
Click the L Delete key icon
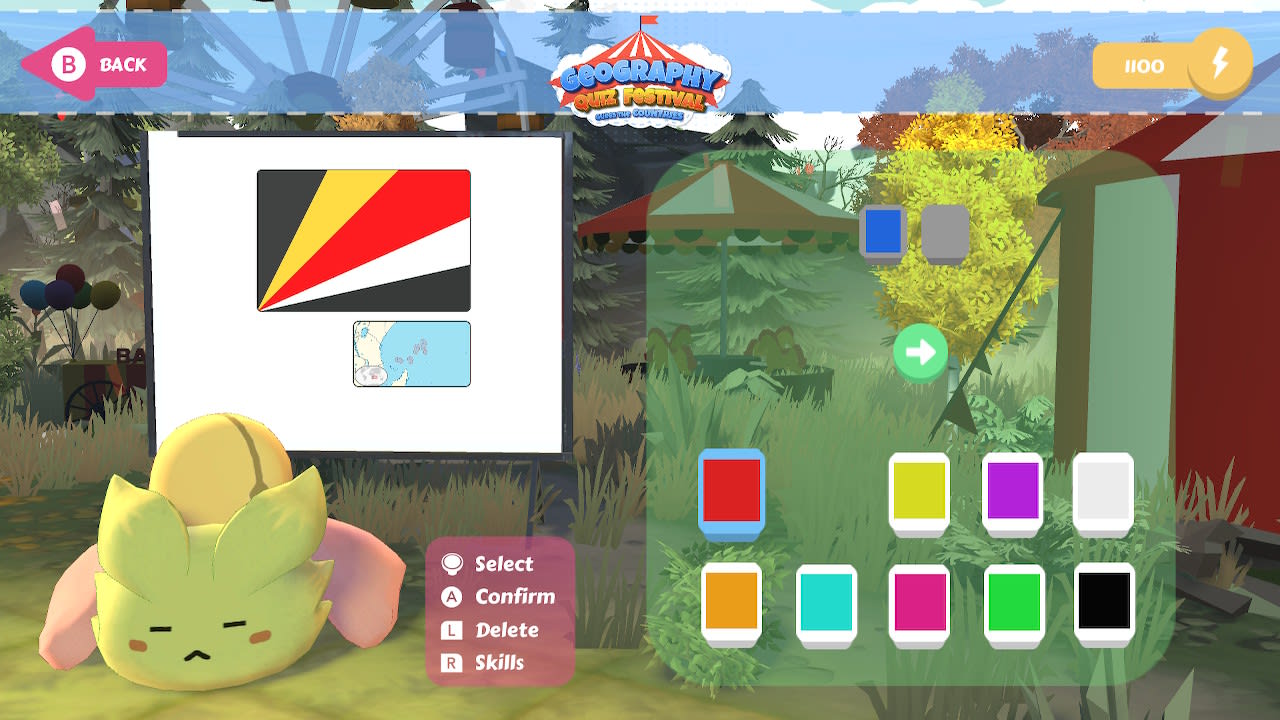450,630
